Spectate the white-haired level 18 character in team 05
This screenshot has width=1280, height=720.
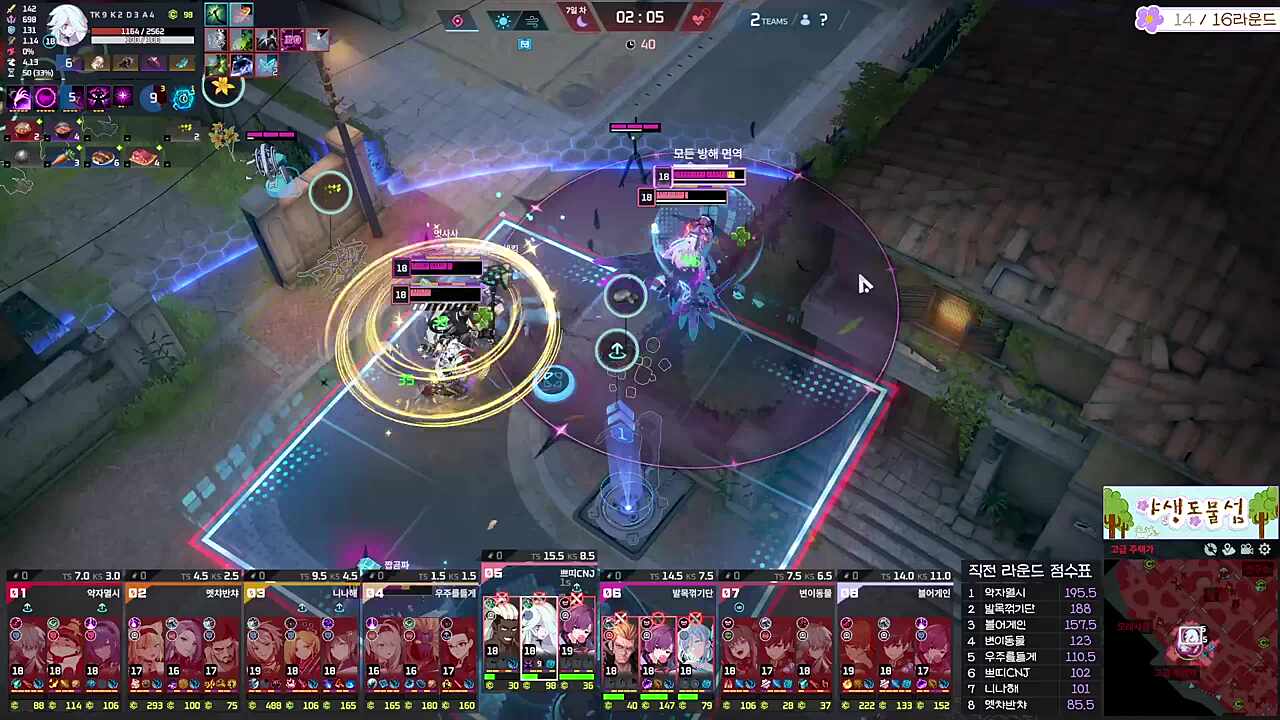[x=539, y=630]
